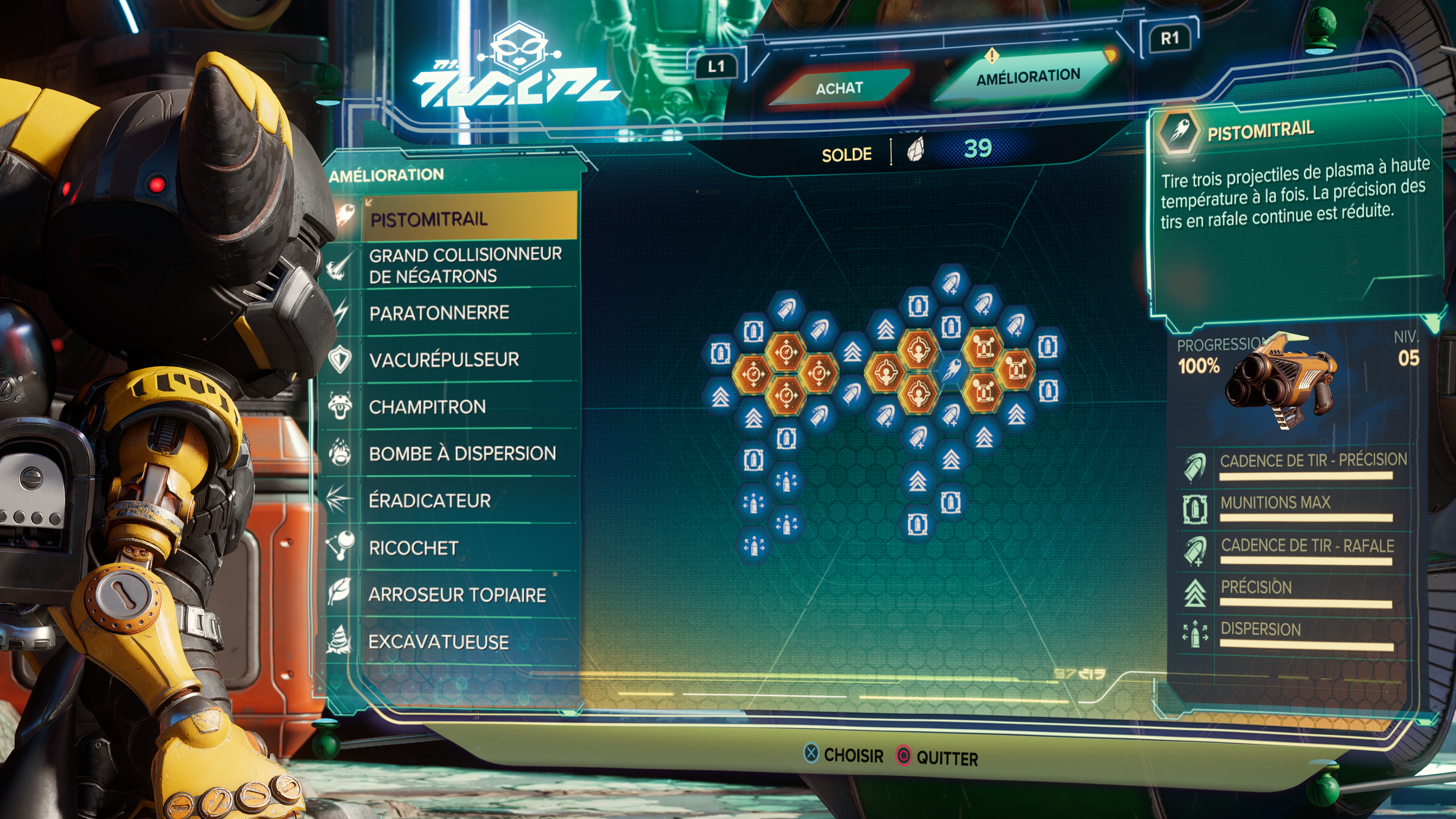Select Champitron from the list
This screenshot has width=1456, height=819.
427,406
